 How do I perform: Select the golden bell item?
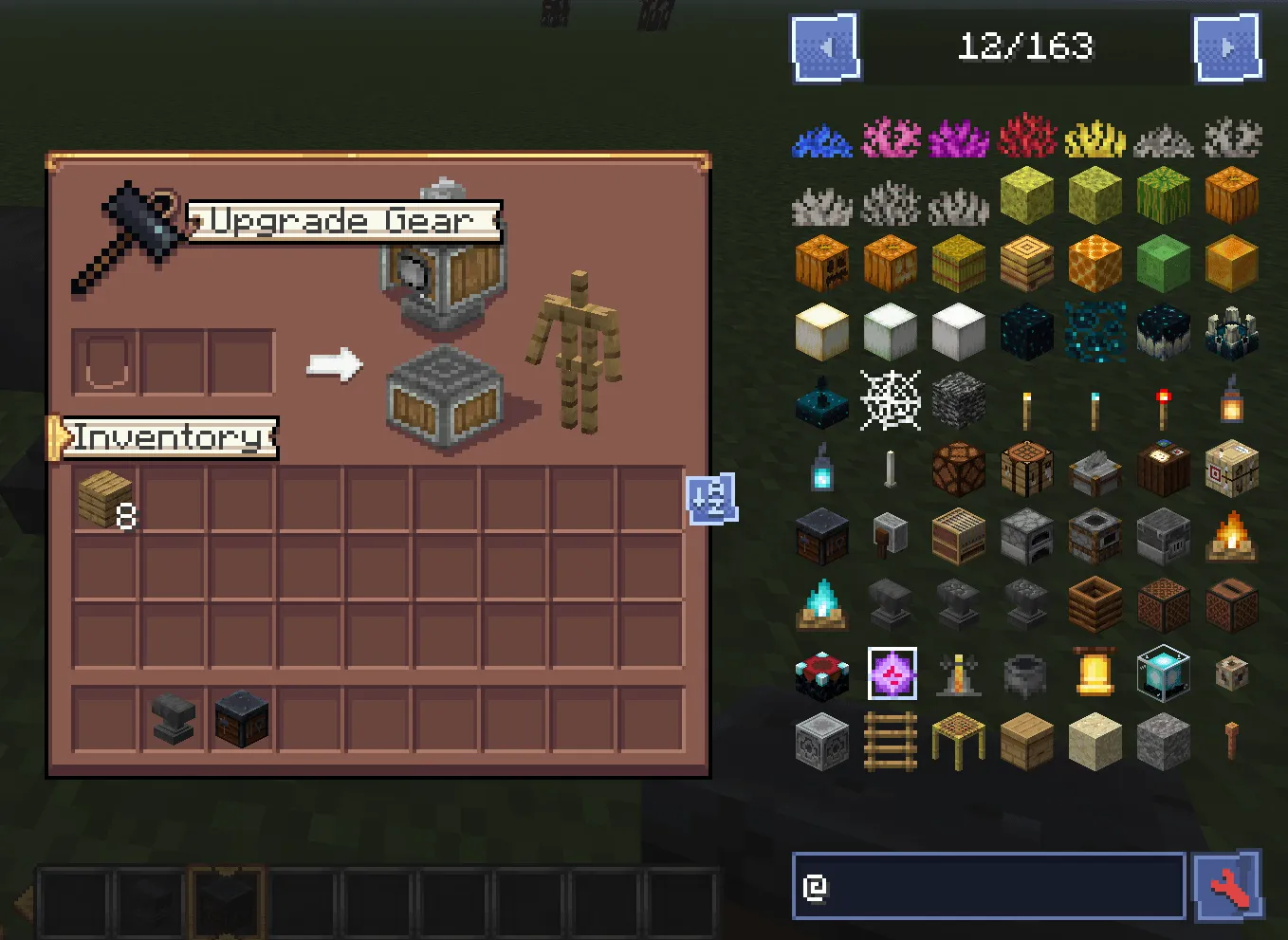tap(1095, 675)
